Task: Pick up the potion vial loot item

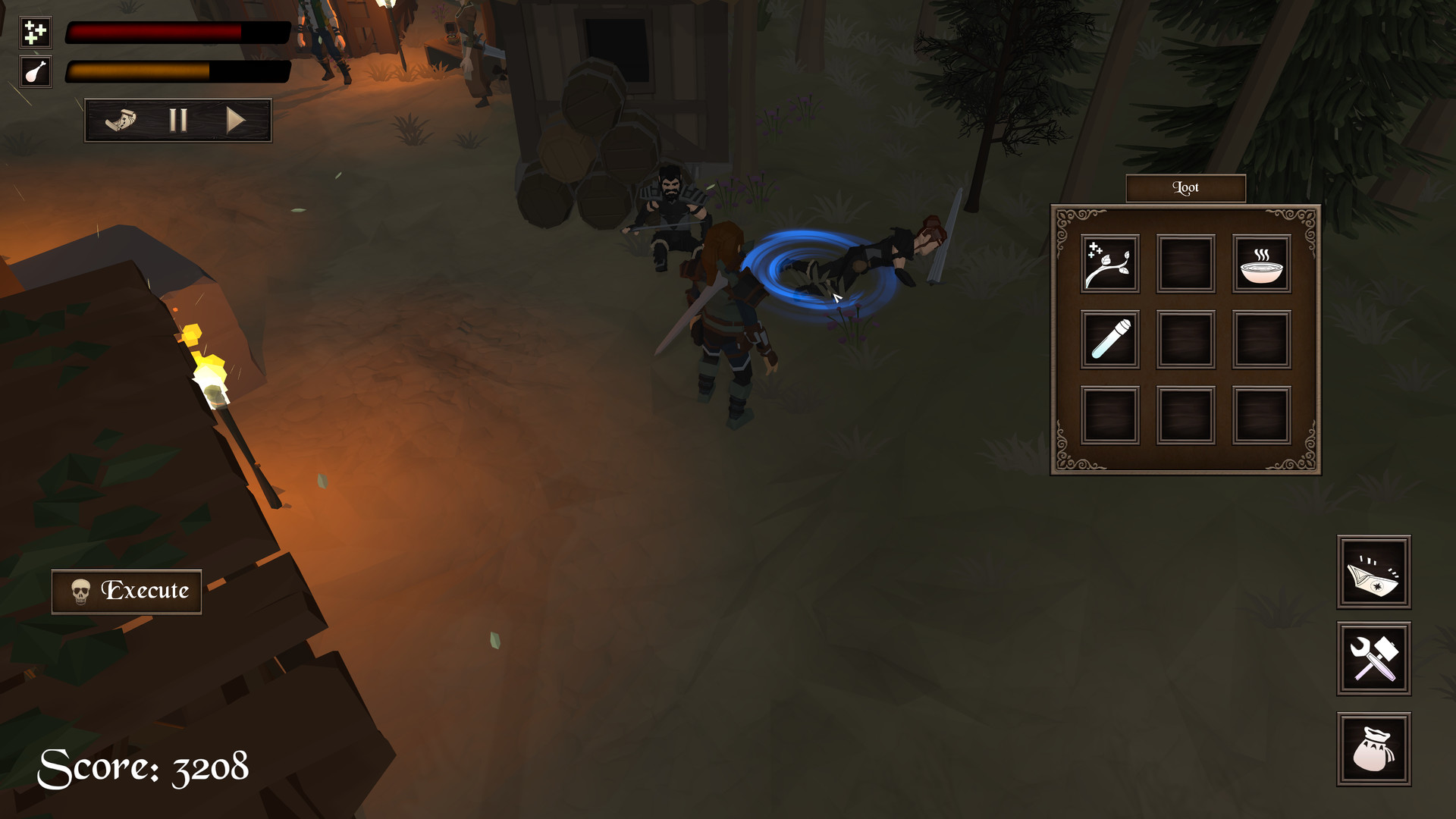Action: (1109, 338)
